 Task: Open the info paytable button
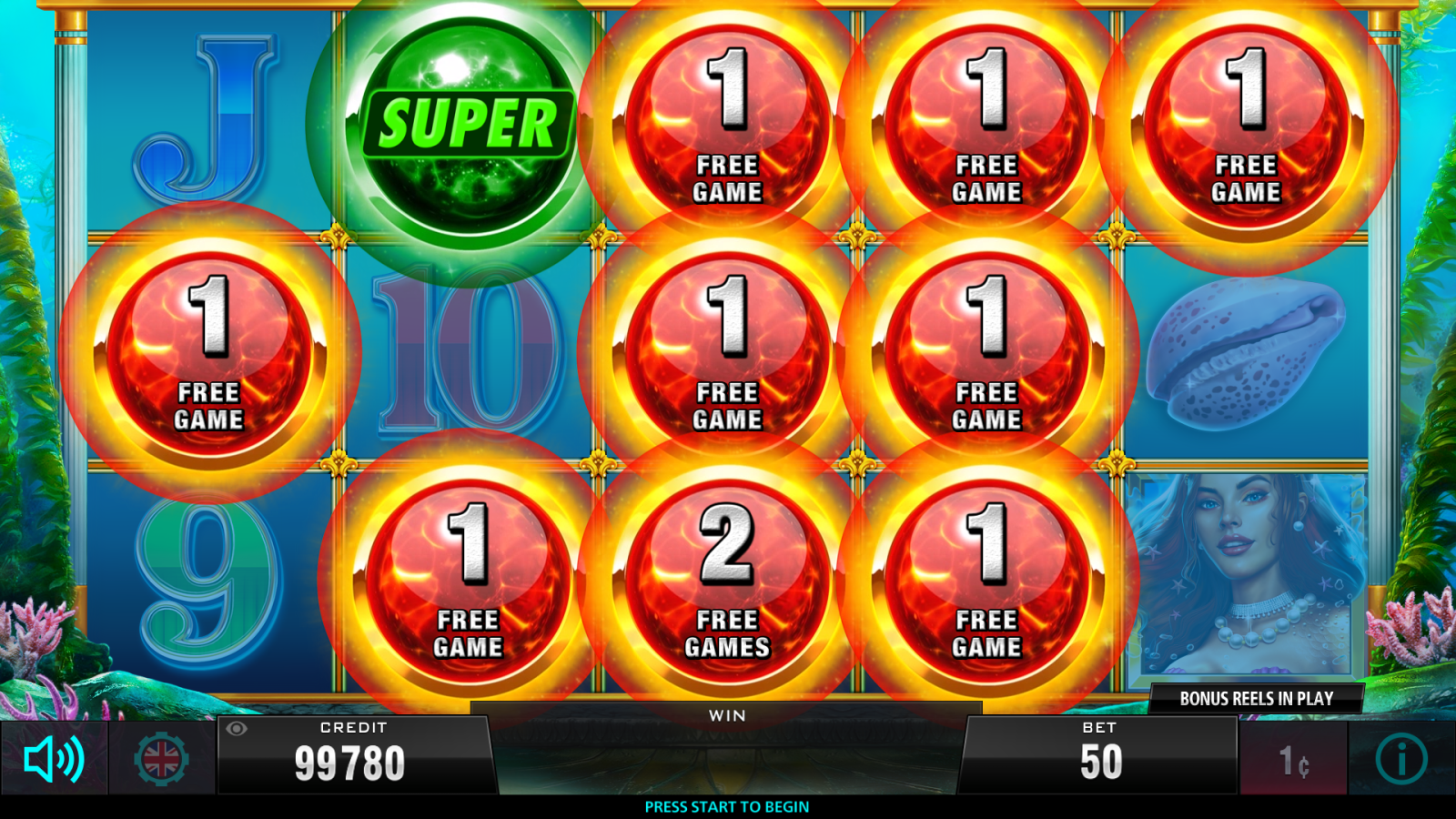[1400, 759]
